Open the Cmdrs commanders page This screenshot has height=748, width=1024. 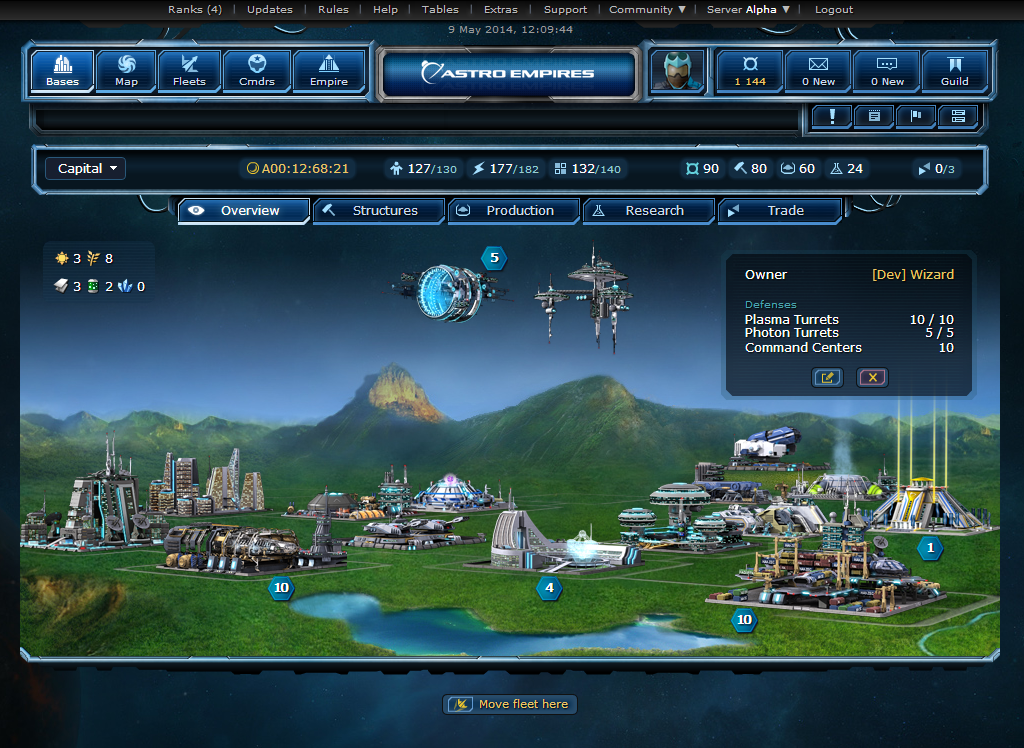pyautogui.click(x=256, y=71)
